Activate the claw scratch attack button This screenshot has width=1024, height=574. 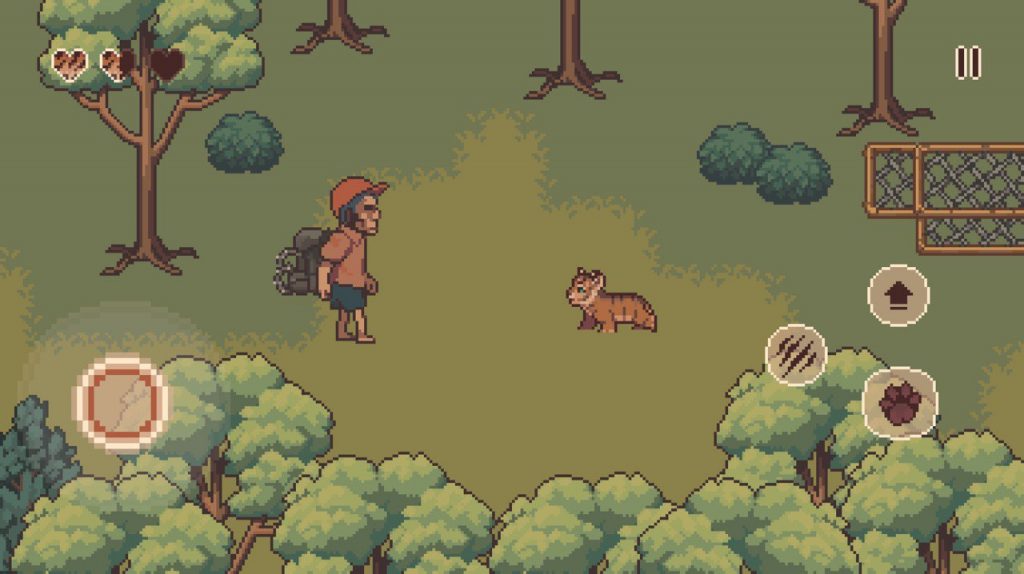point(796,355)
